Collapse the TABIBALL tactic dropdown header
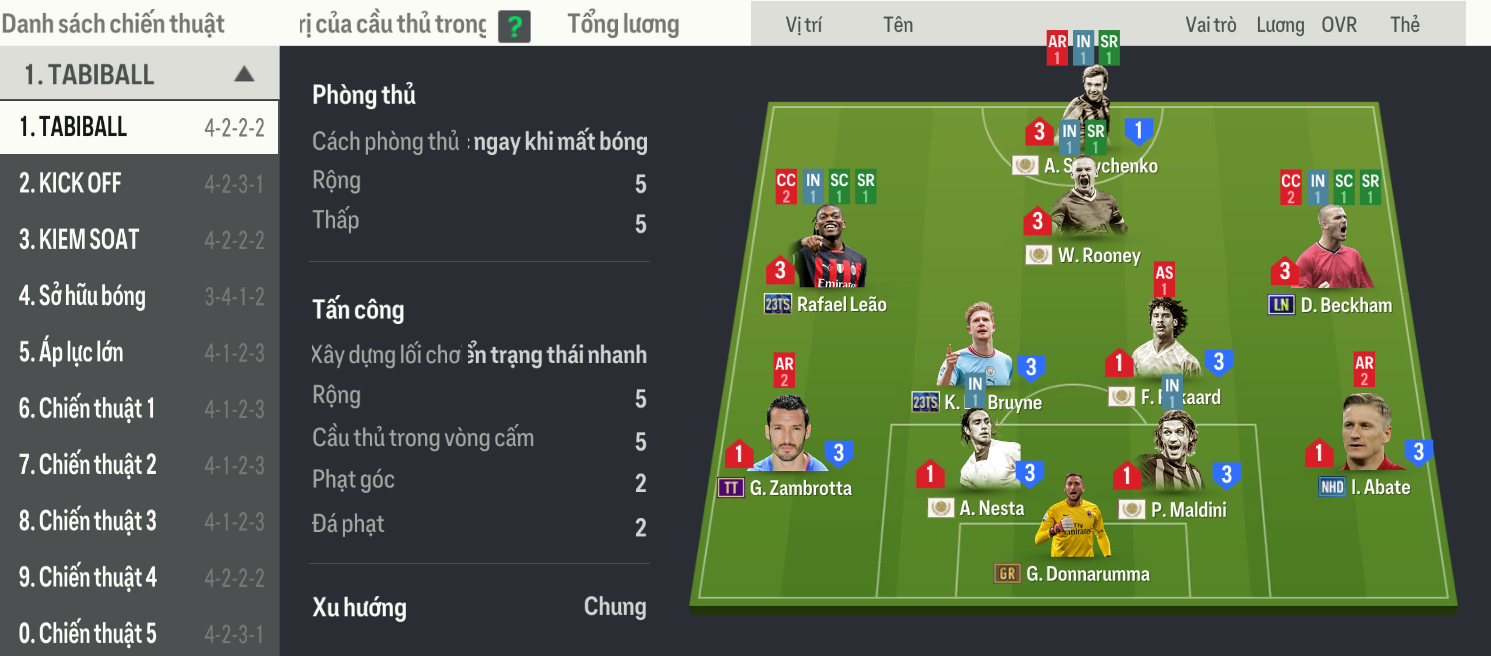This screenshot has height=656, width=1491. point(243,74)
